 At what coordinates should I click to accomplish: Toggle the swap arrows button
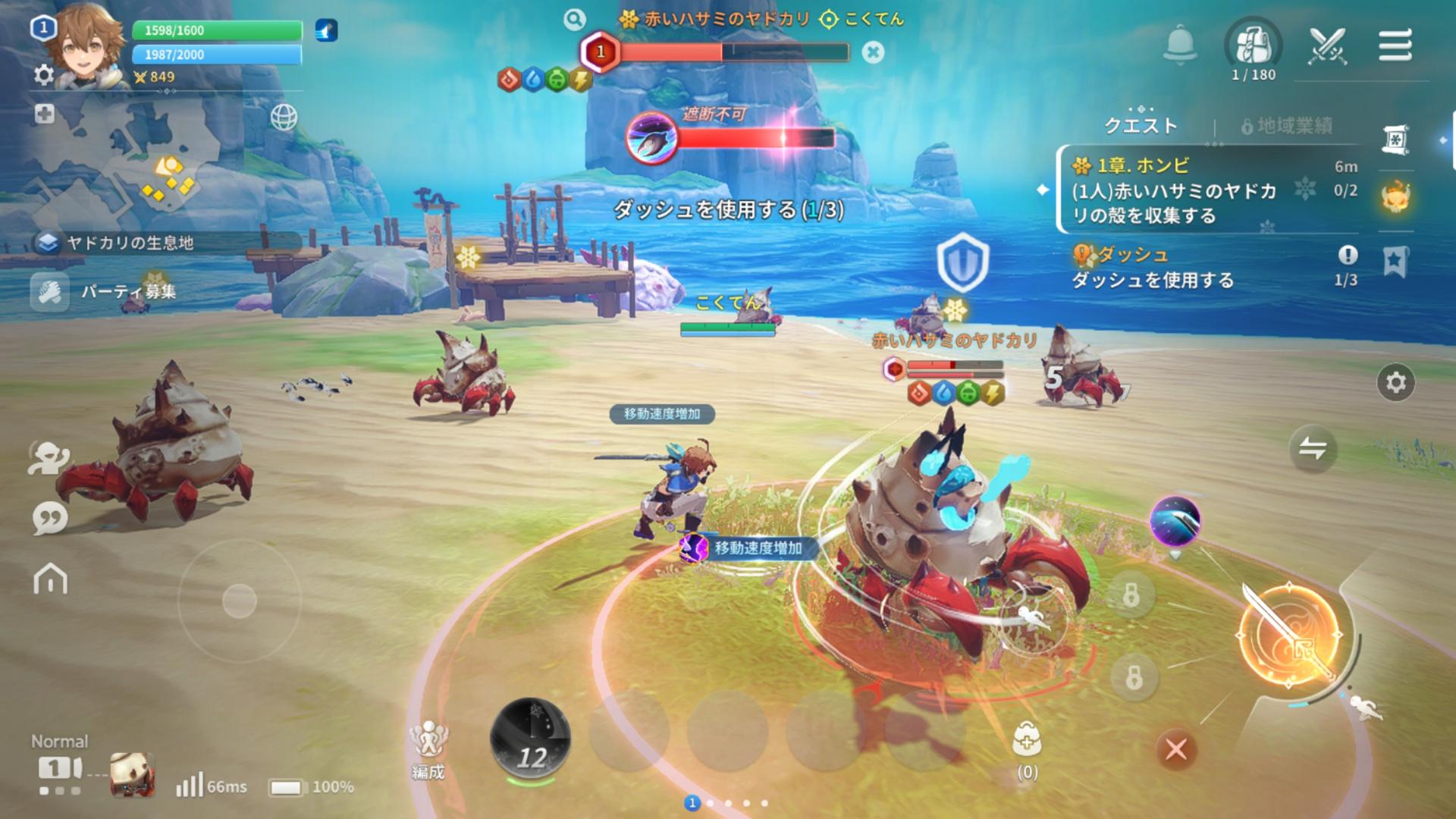click(1313, 449)
